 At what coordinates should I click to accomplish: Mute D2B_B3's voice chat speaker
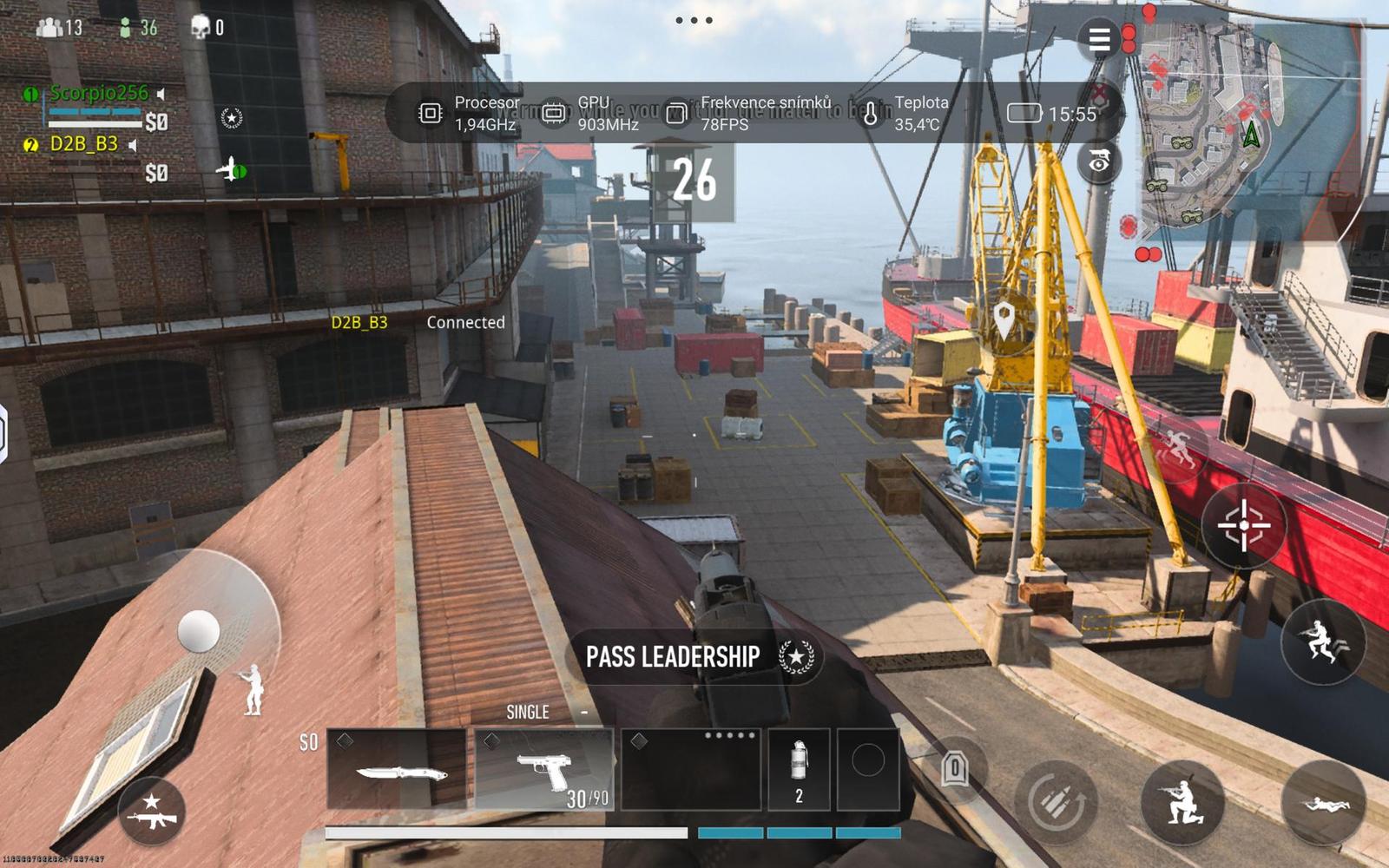coord(132,144)
